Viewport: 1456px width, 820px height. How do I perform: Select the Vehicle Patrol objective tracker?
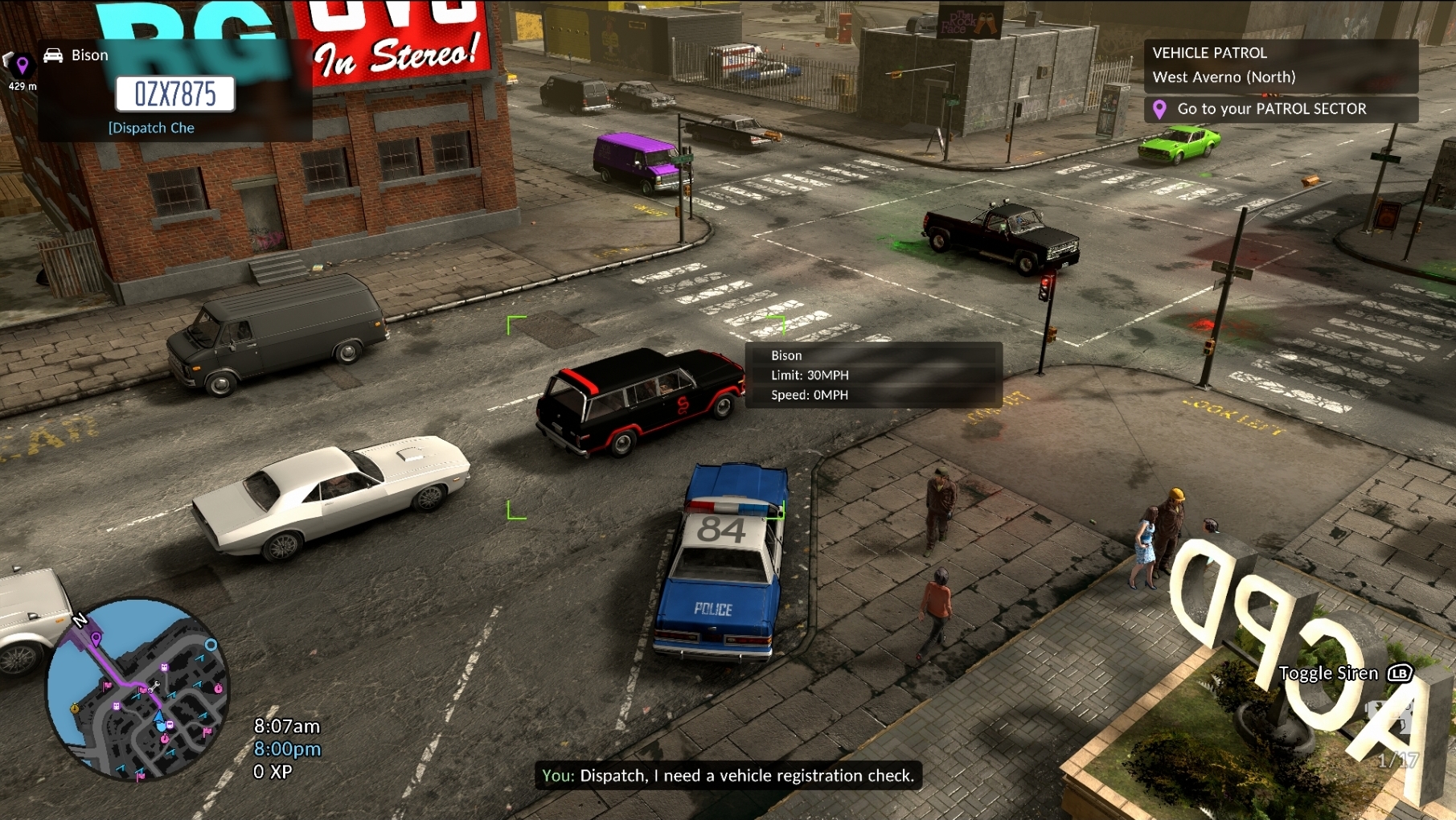(x=1280, y=65)
